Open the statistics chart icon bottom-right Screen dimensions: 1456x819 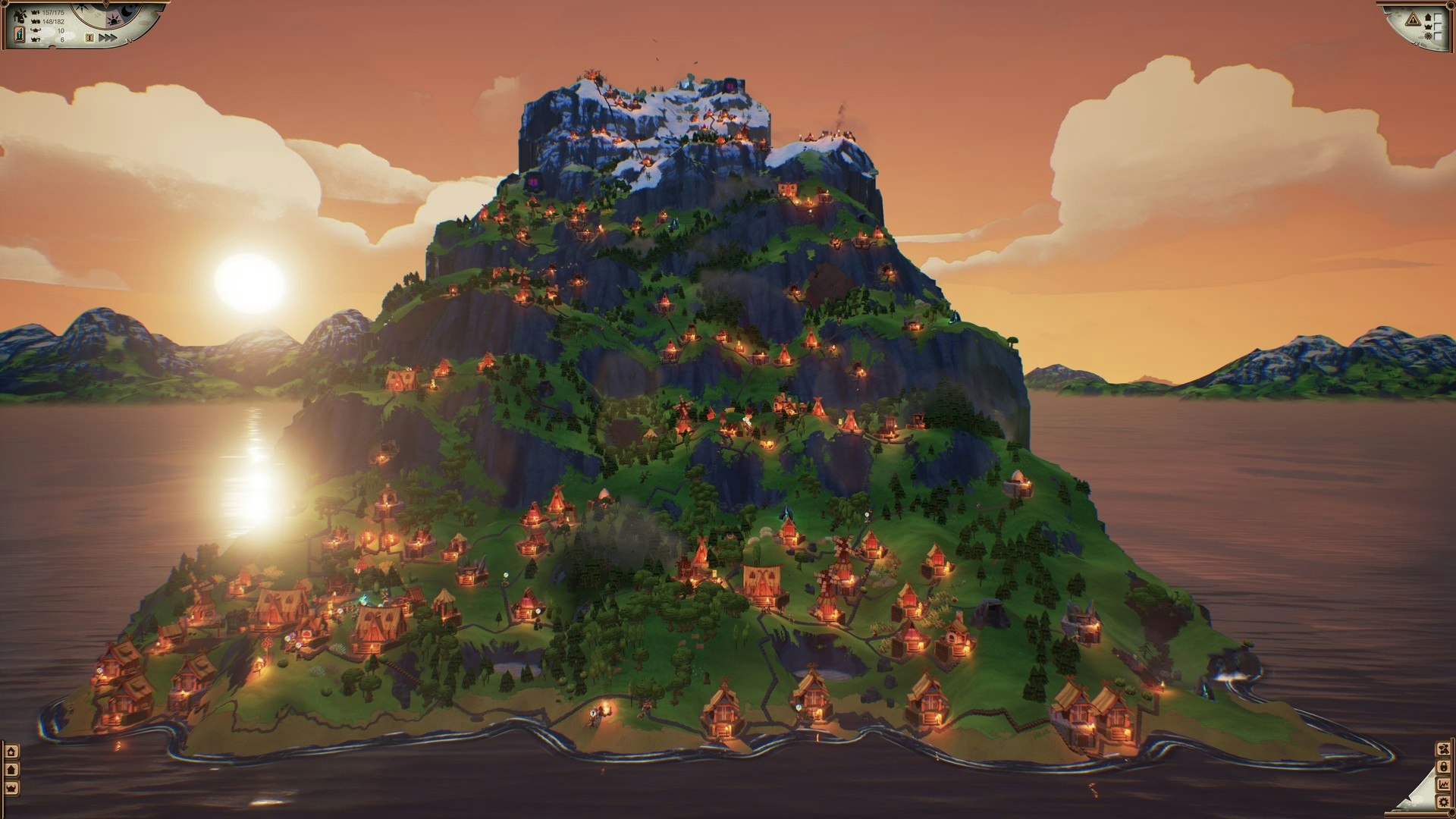click(1443, 783)
